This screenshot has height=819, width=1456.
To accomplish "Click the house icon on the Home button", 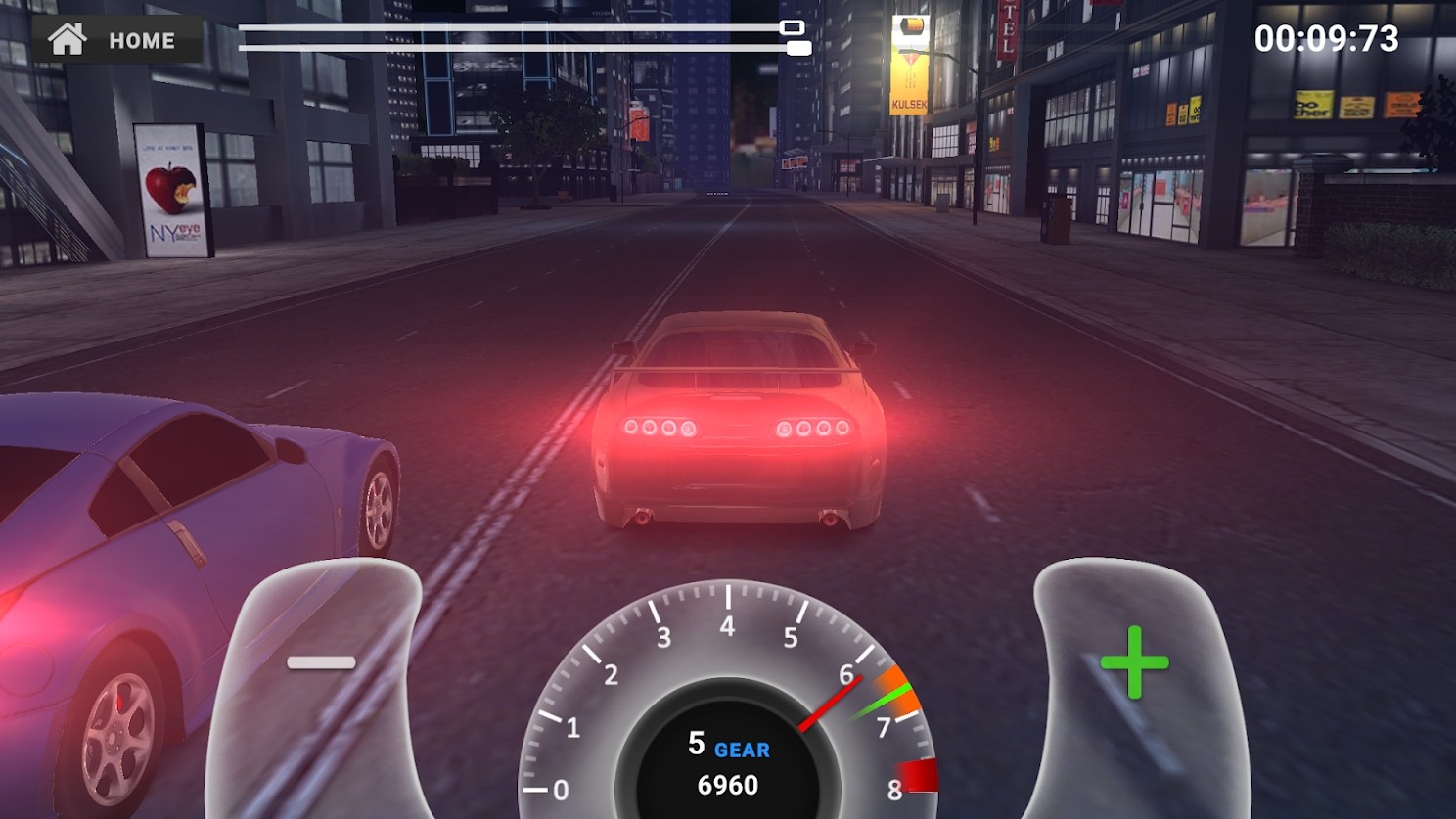I will [68, 40].
